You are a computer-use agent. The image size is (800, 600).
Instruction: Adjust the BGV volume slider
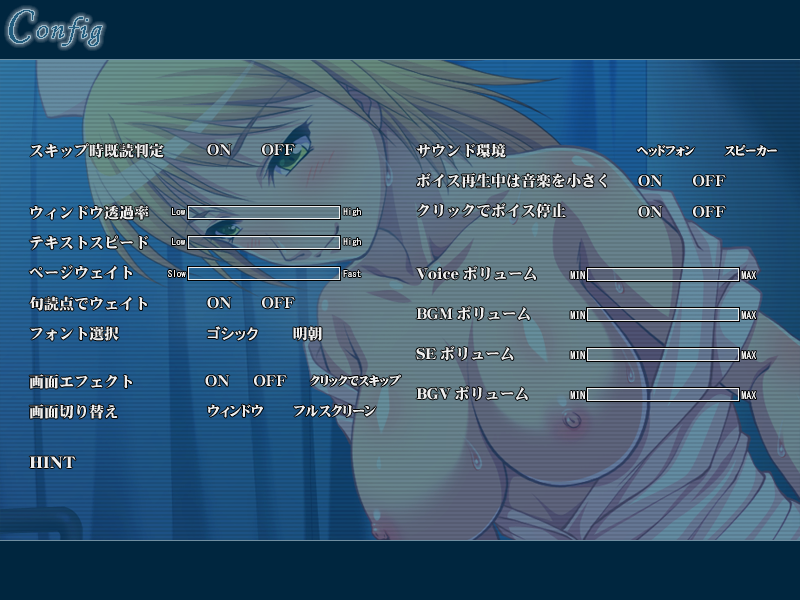pos(662,394)
